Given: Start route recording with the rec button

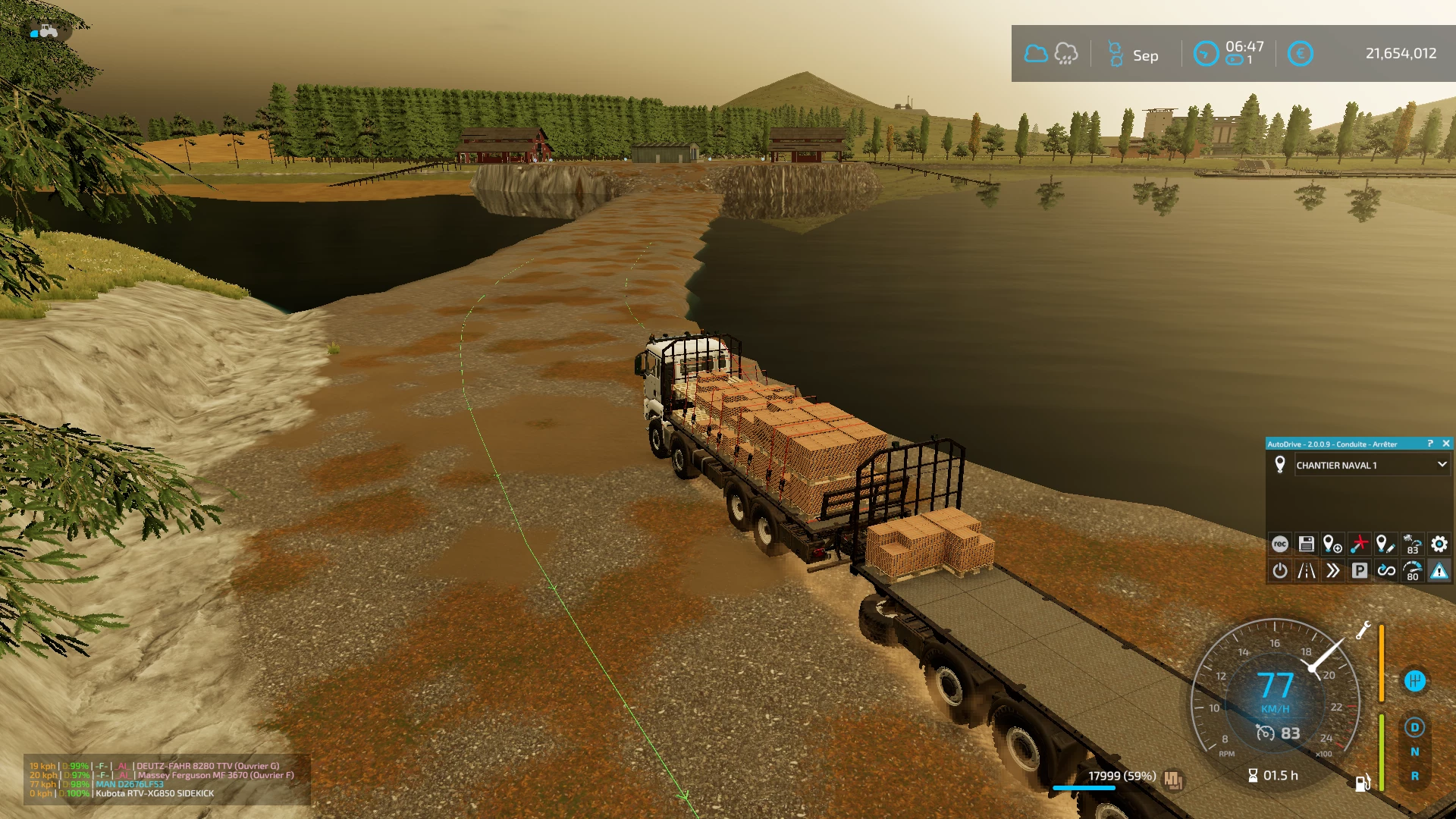Looking at the screenshot, I should (1280, 544).
